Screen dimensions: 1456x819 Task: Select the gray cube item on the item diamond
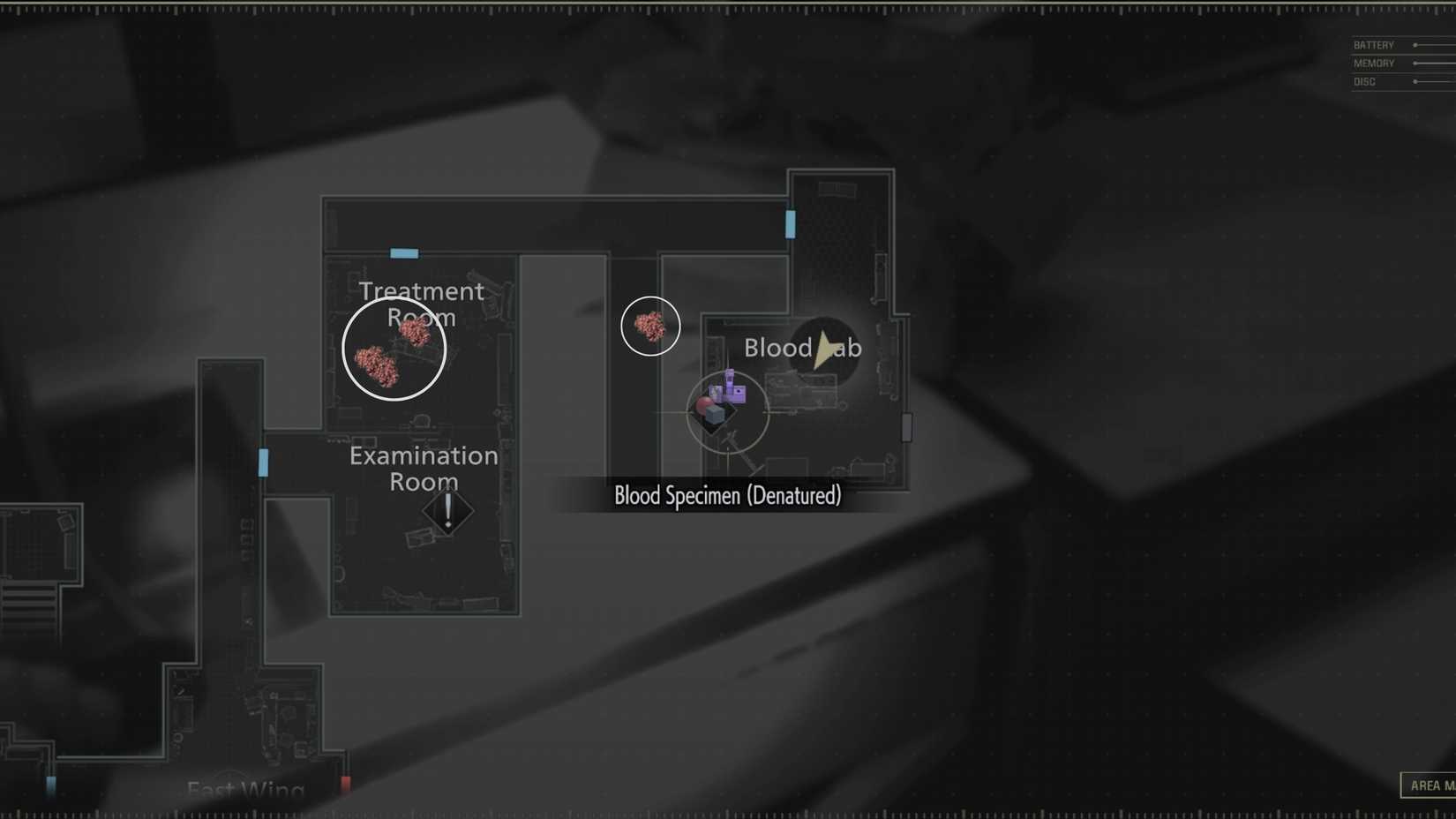716,415
